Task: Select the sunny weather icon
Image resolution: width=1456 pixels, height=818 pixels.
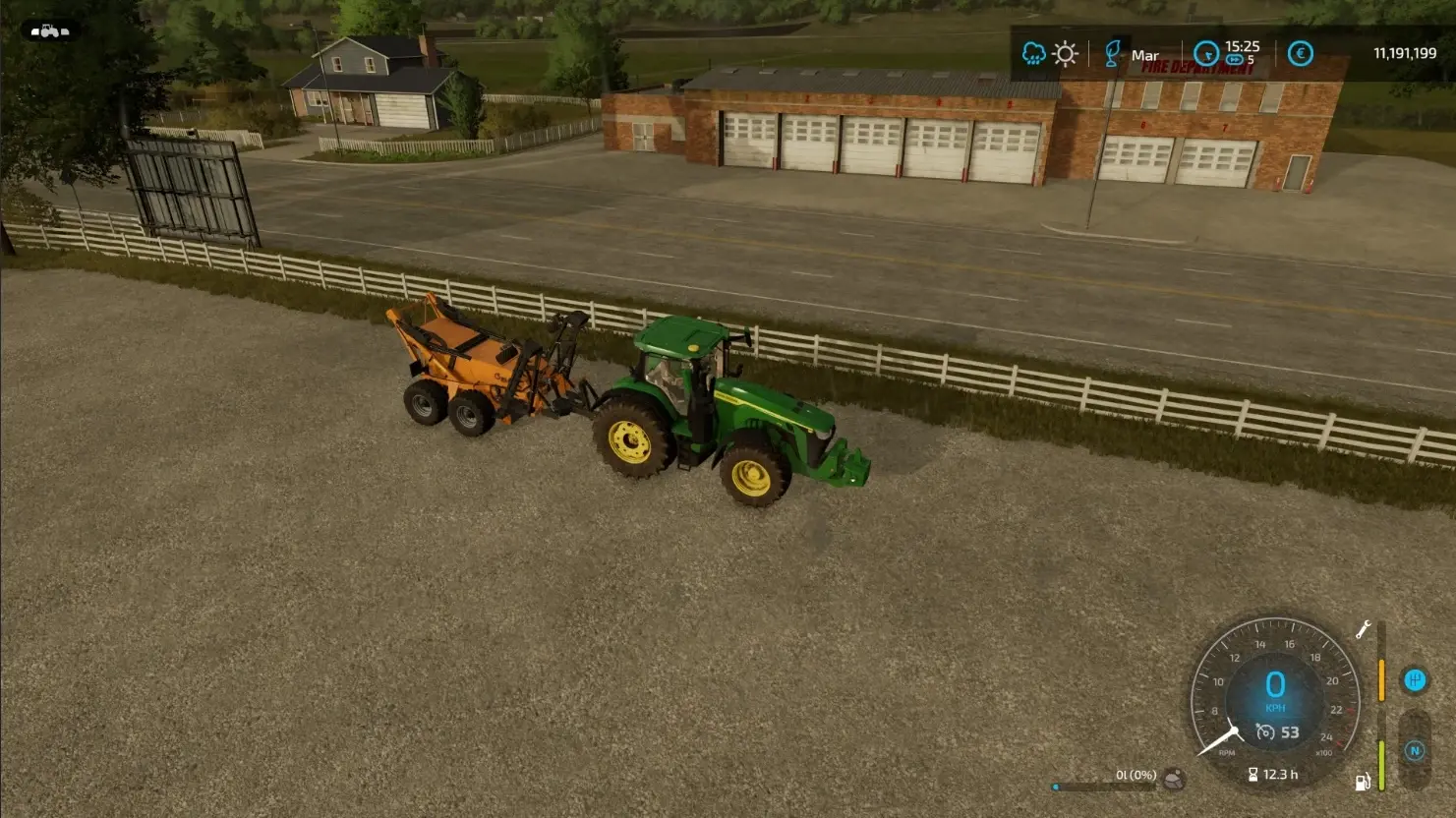Action: click(x=1064, y=53)
